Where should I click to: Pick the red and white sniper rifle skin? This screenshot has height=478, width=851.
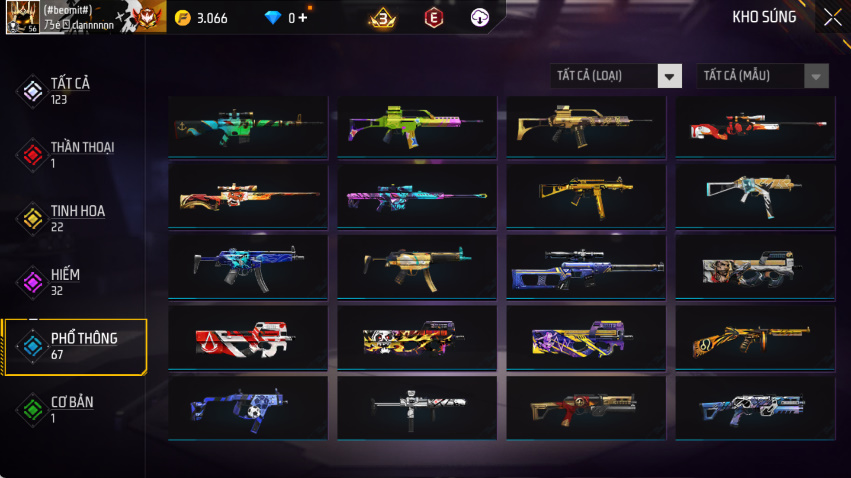755,126
